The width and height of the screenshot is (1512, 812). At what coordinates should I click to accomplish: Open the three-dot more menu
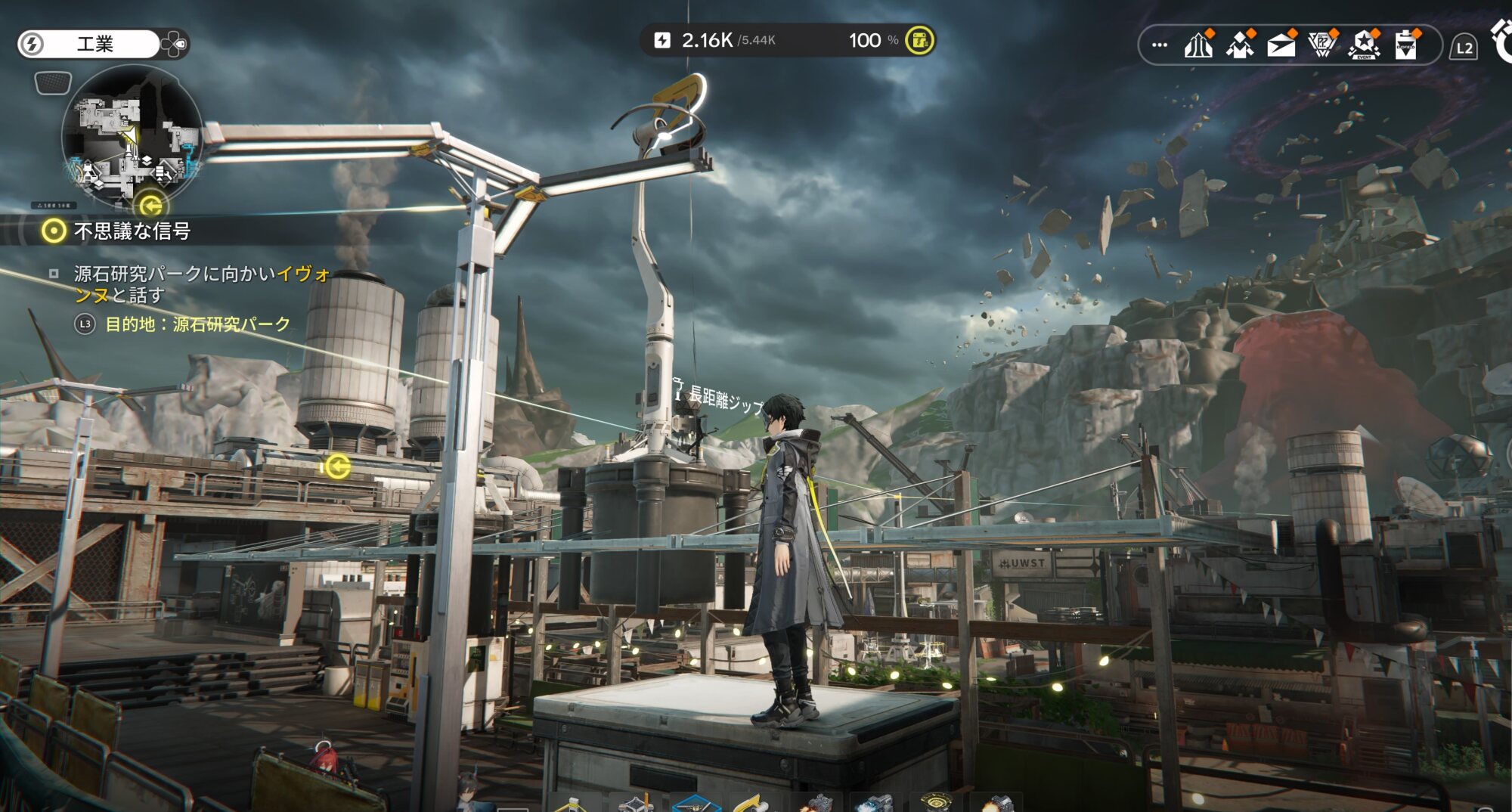[x=1159, y=45]
